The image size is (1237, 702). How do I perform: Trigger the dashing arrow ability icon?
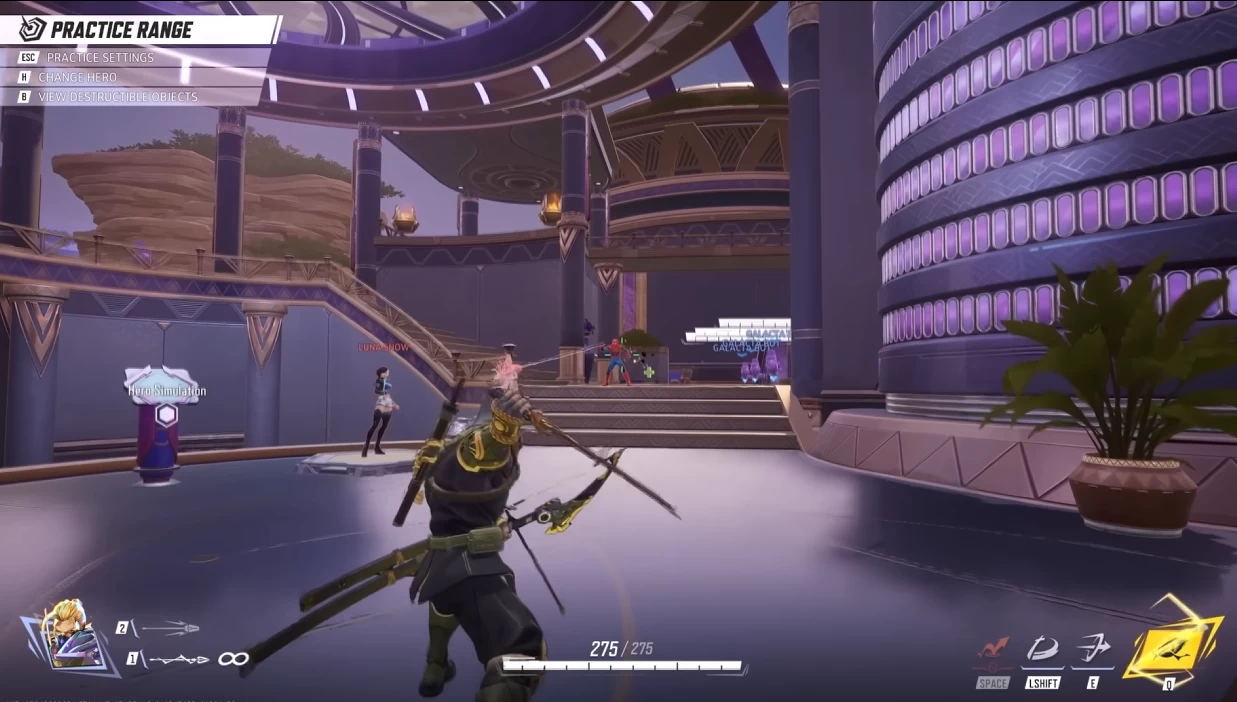1092,649
